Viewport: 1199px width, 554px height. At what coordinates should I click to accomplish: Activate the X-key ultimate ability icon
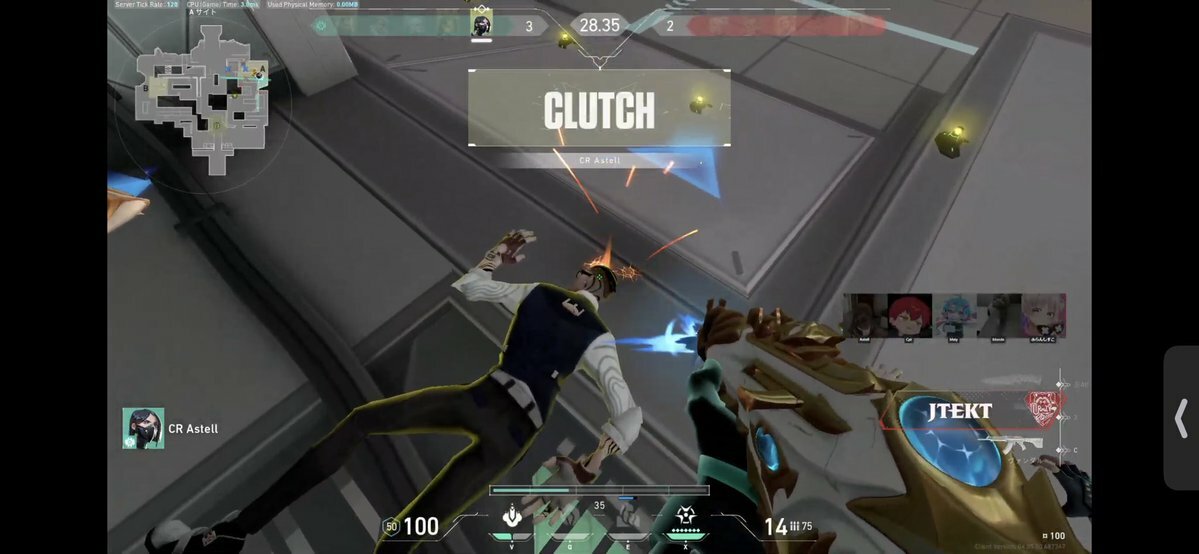pyautogui.click(x=685, y=517)
